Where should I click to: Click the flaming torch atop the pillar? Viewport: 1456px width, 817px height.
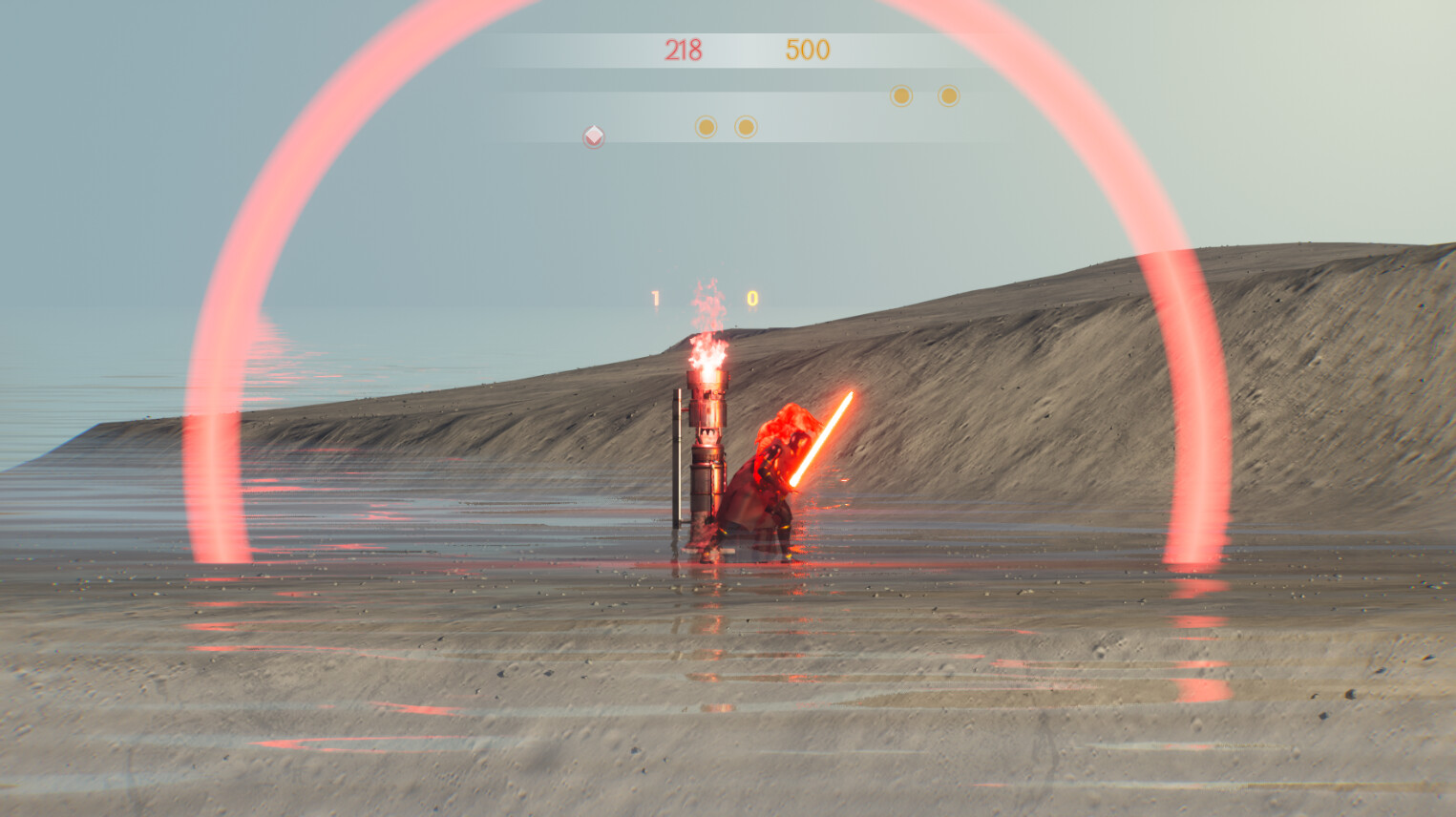click(705, 353)
